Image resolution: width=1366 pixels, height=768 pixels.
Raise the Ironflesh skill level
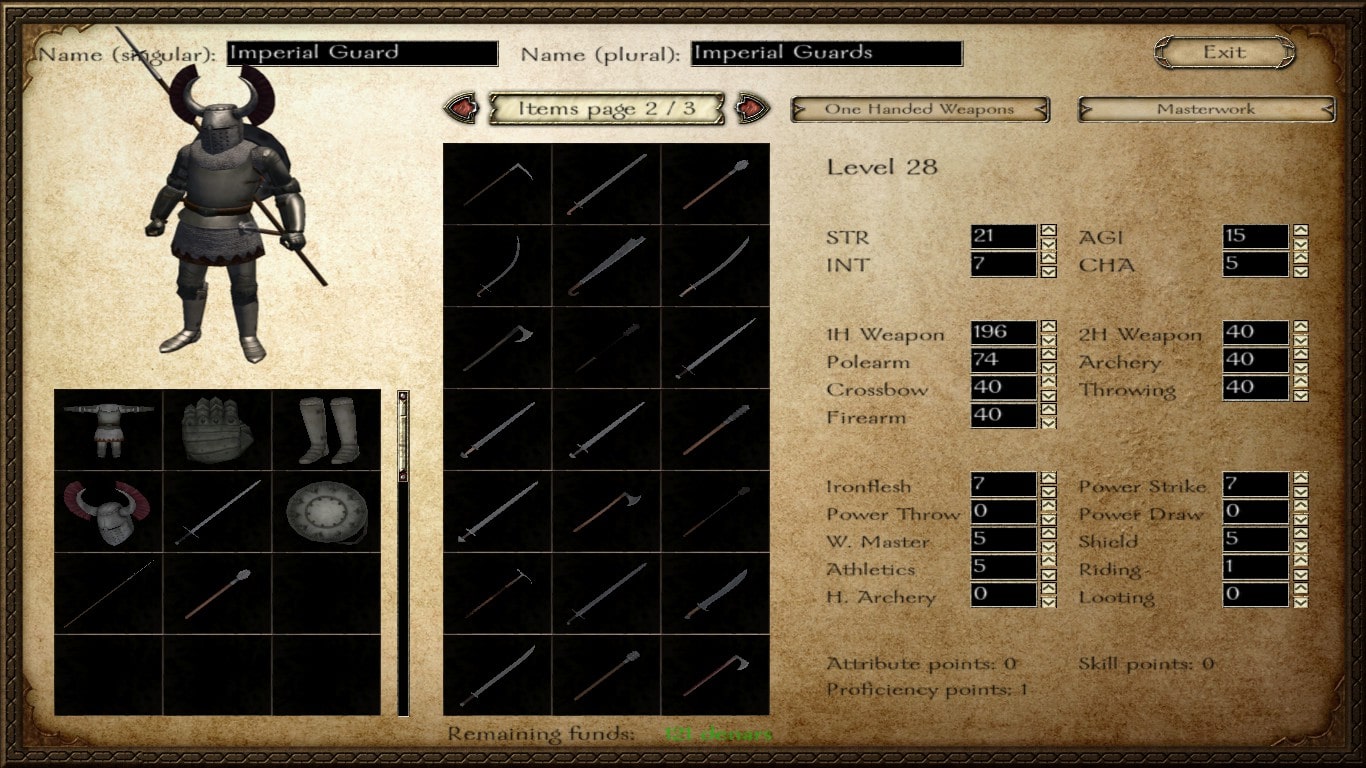click(x=1048, y=479)
